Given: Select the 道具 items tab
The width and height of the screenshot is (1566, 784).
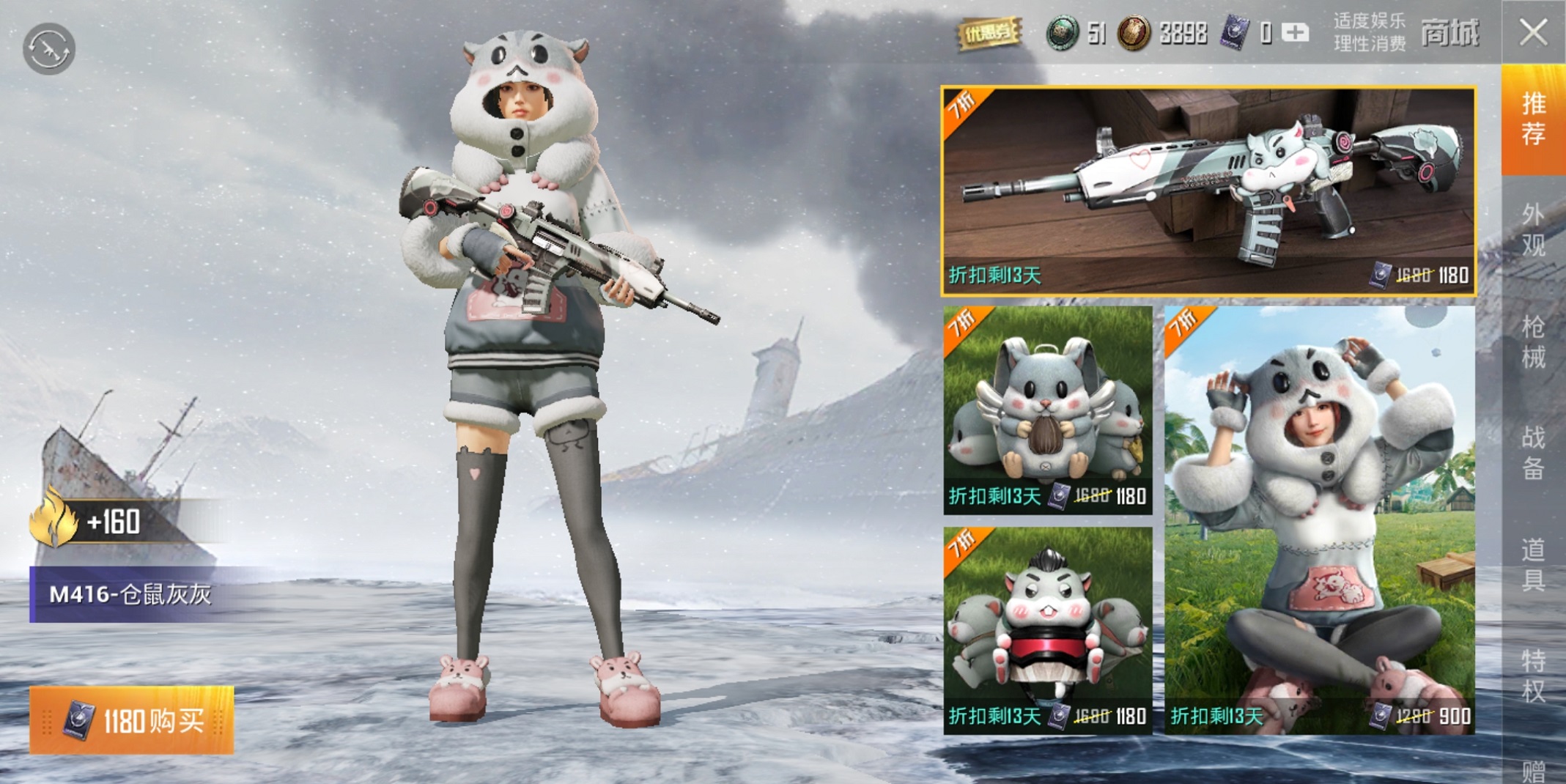Looking at the screenshot, I should point(1533,563).
